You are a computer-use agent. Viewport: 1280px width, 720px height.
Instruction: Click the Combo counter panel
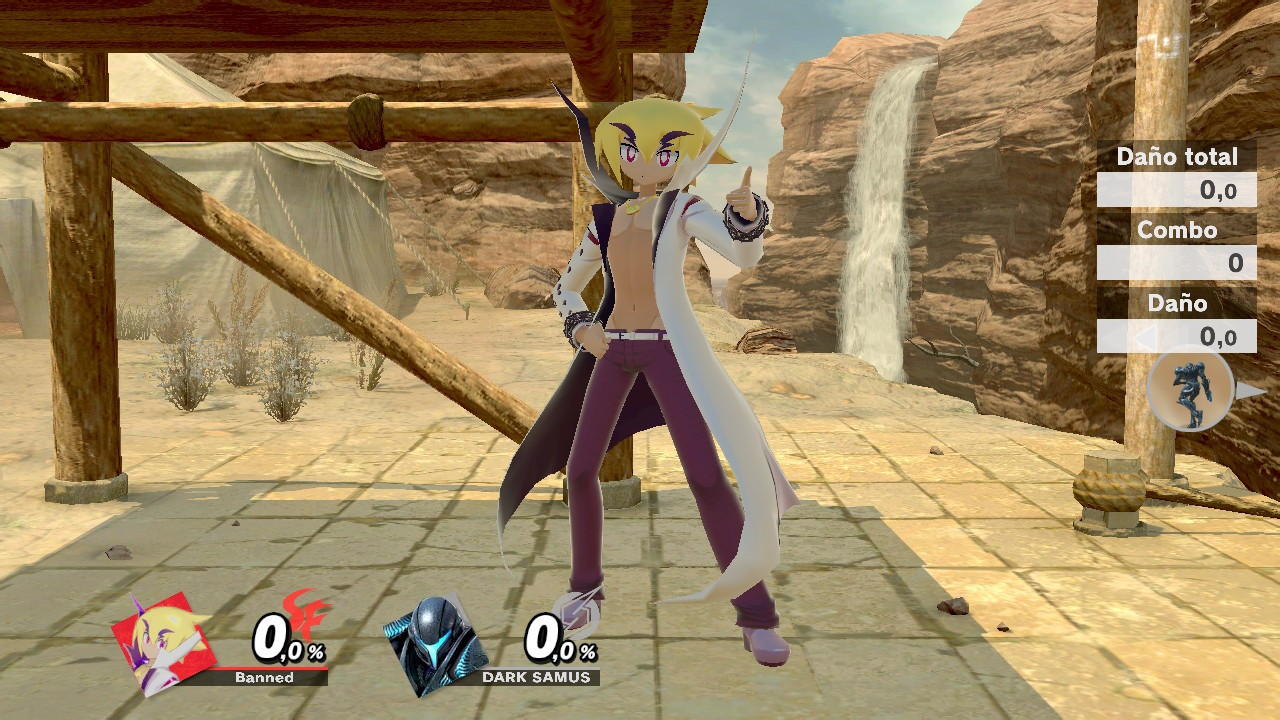1176,260
